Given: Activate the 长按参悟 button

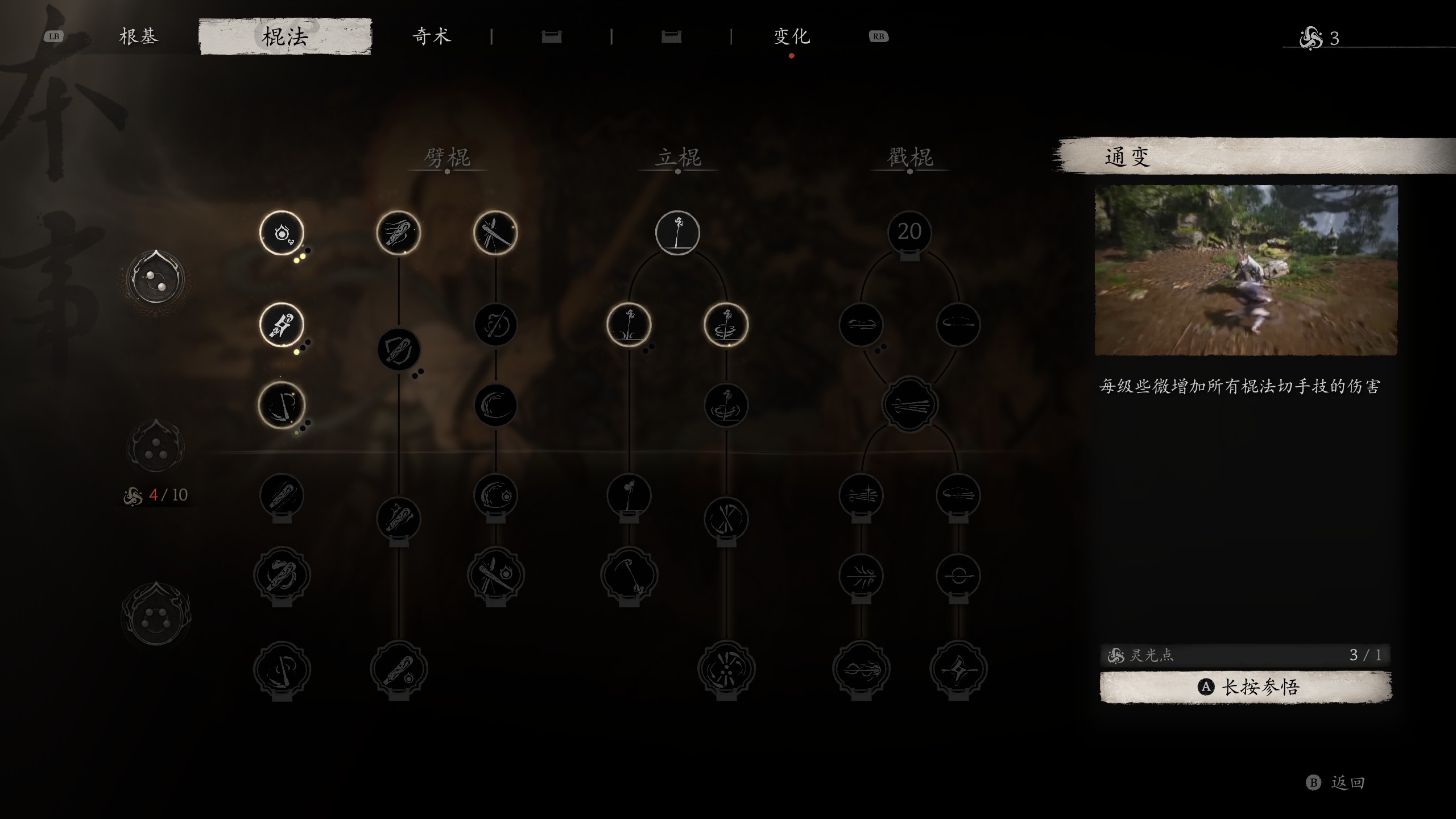Looking at the screenshot, I should point(1246,687).
